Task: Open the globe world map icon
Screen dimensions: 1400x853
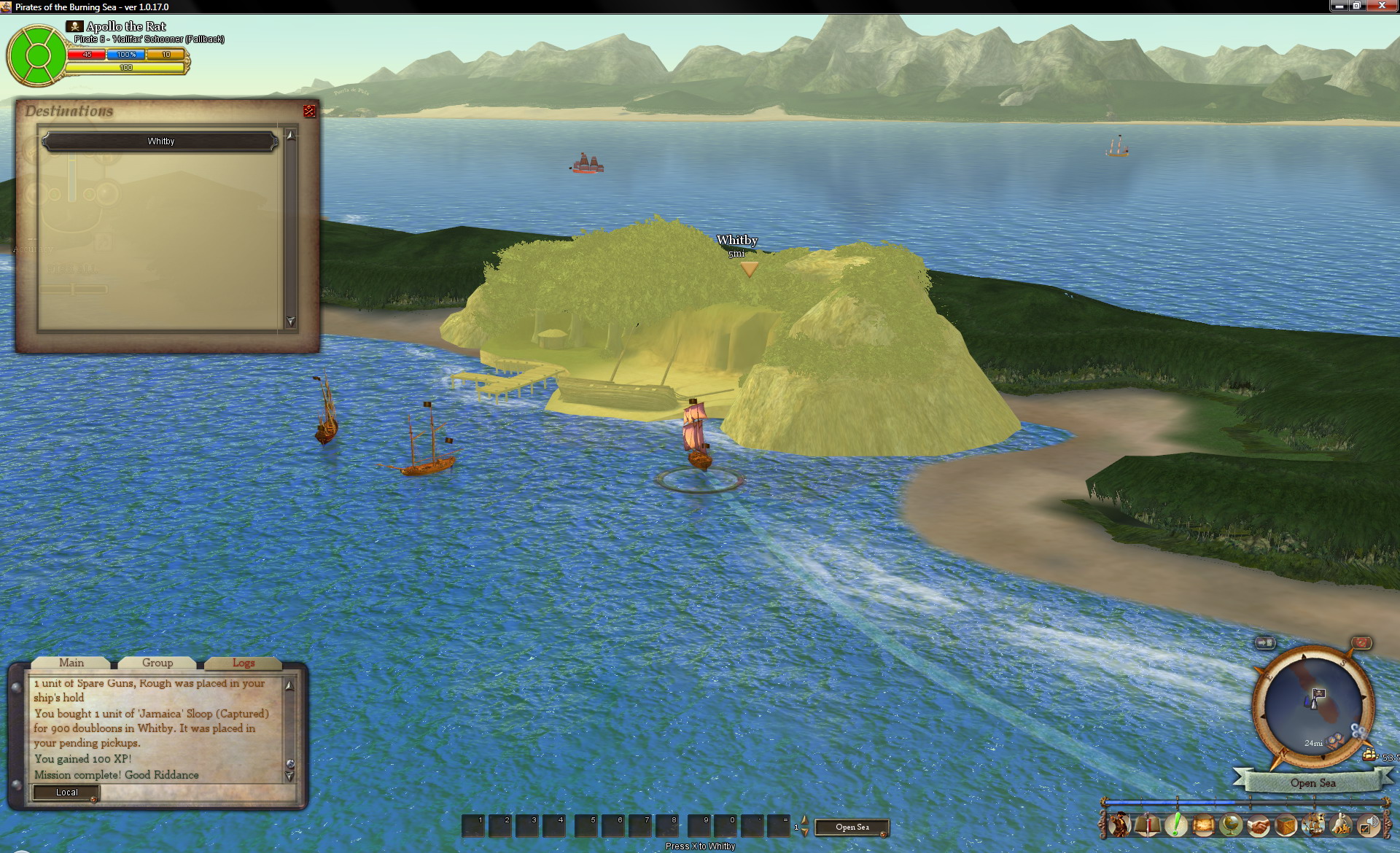Action: click(1230, 825)
